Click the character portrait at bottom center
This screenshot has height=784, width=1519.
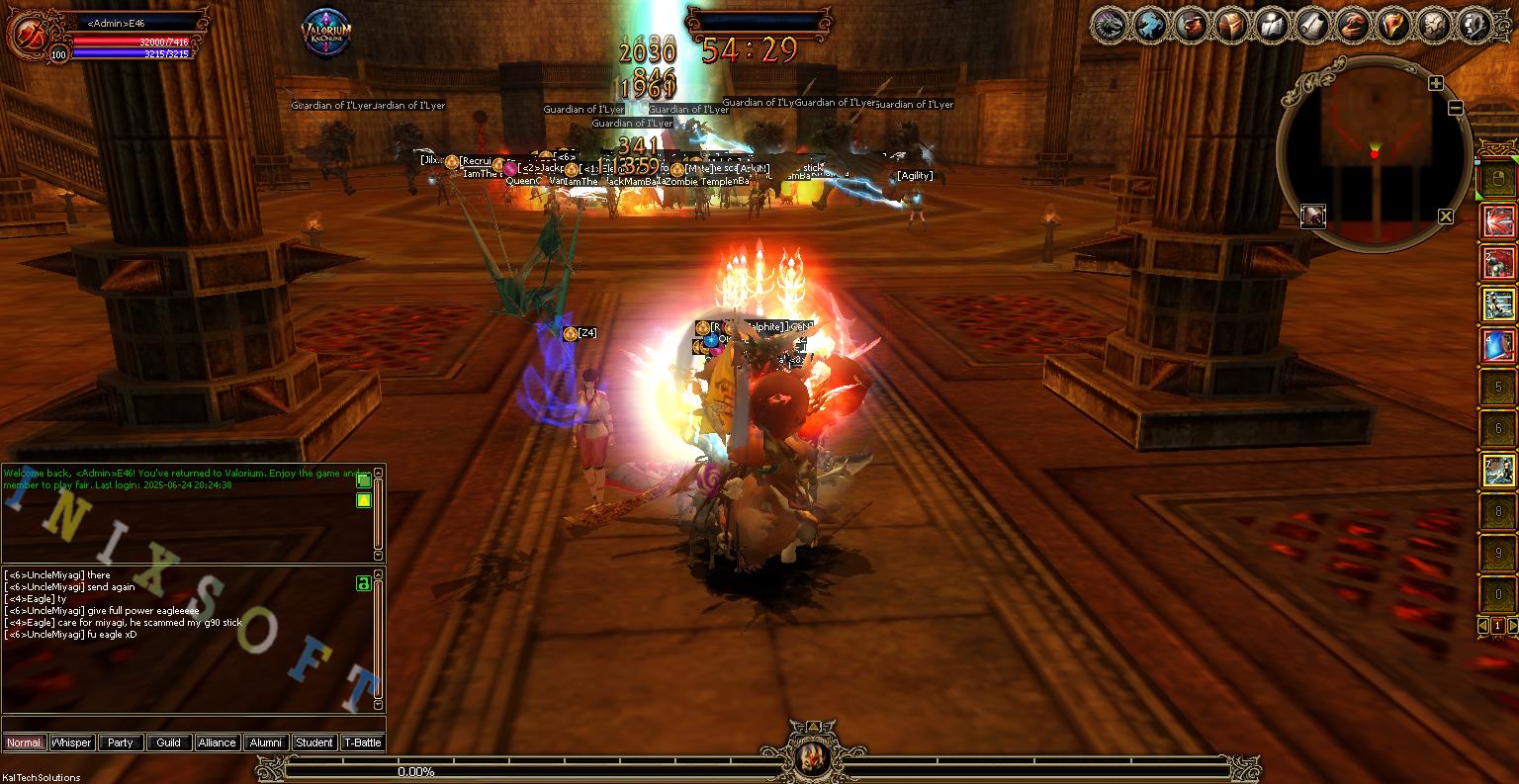coord(811,759)
